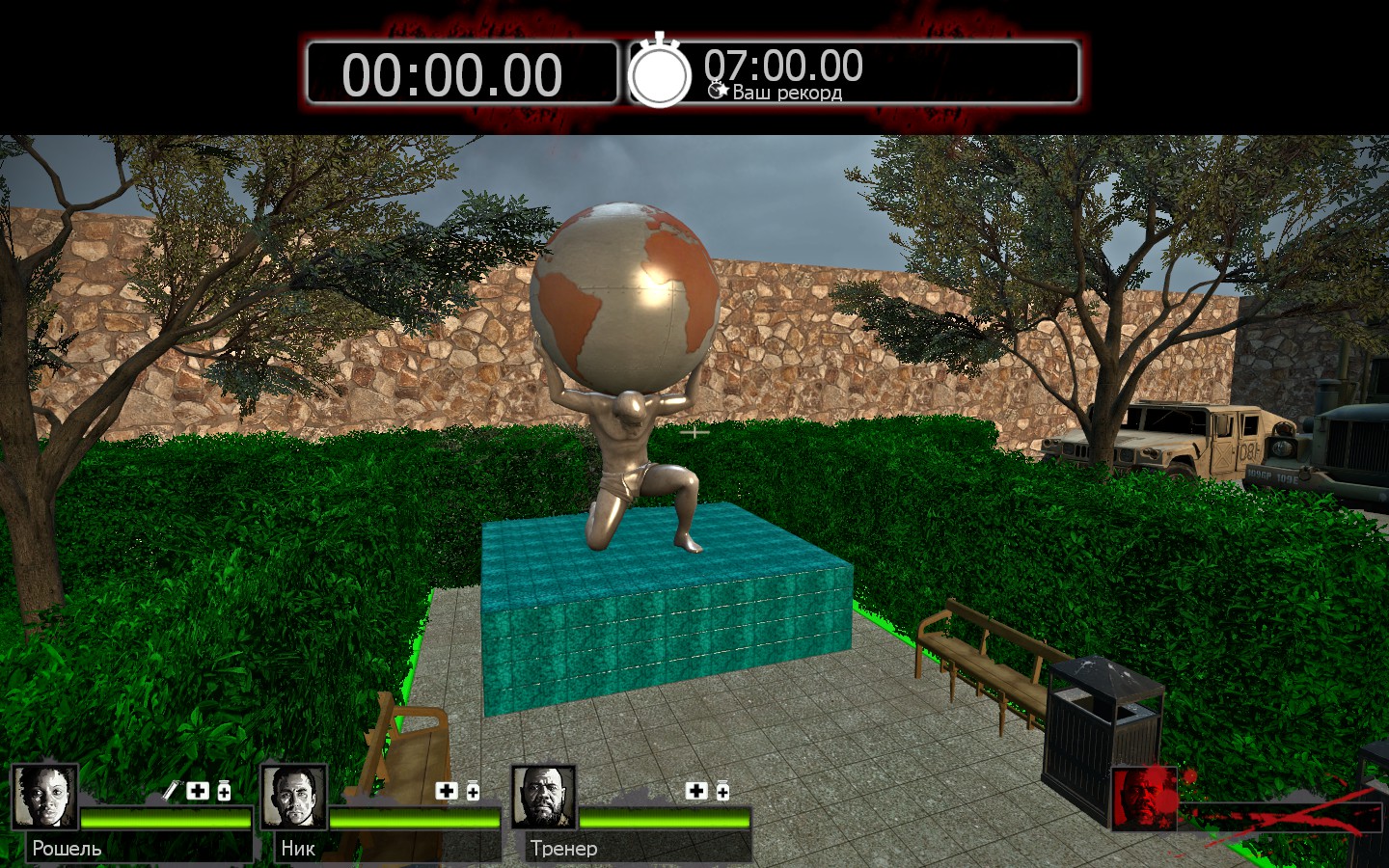
Task: Choose Тренер's teammate portrait
Action: click(544, 797)
